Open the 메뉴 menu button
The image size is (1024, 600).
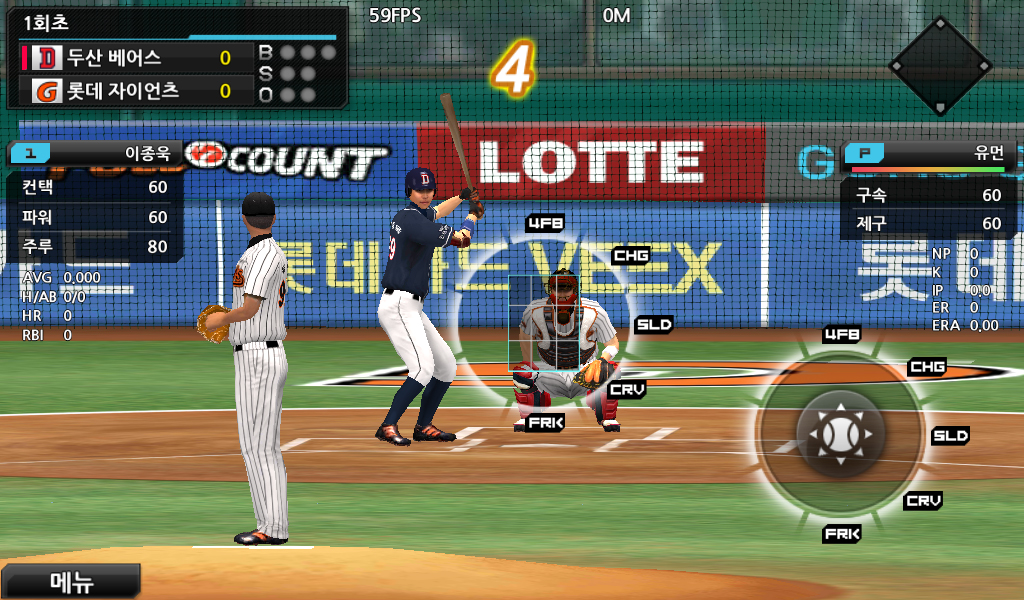70,581
